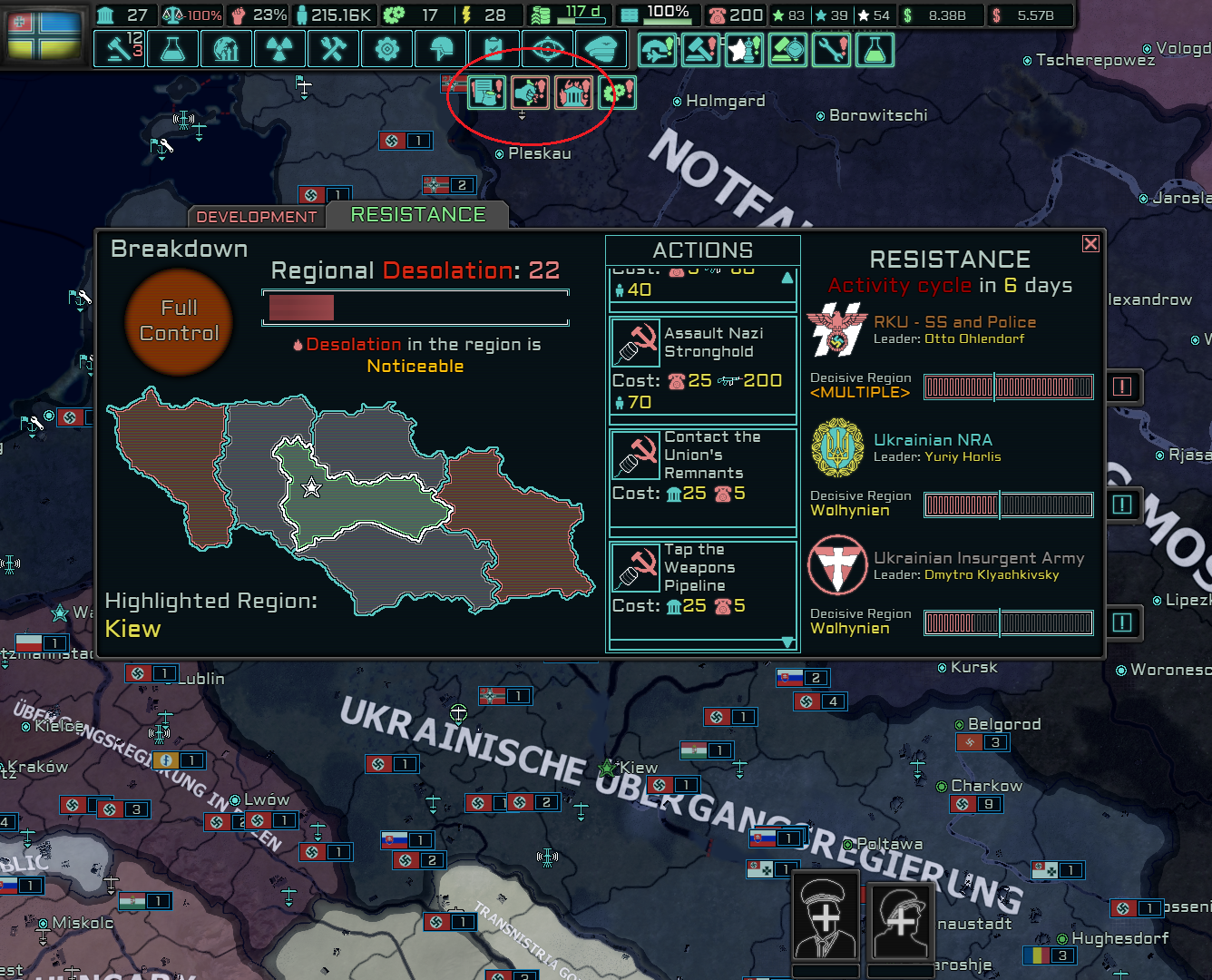The image size is (1212, 980).
Task: Open the production crossed-hammers icon
Action: pos(333,48)
